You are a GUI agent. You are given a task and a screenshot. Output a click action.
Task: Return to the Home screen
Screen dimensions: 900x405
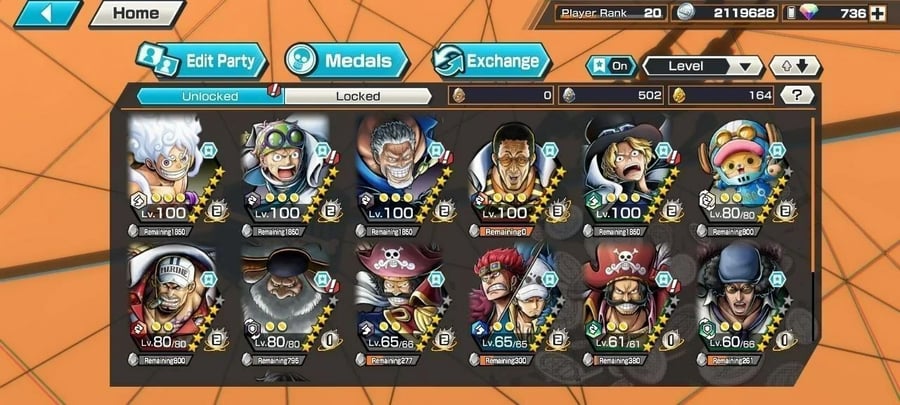click(135, 14)
